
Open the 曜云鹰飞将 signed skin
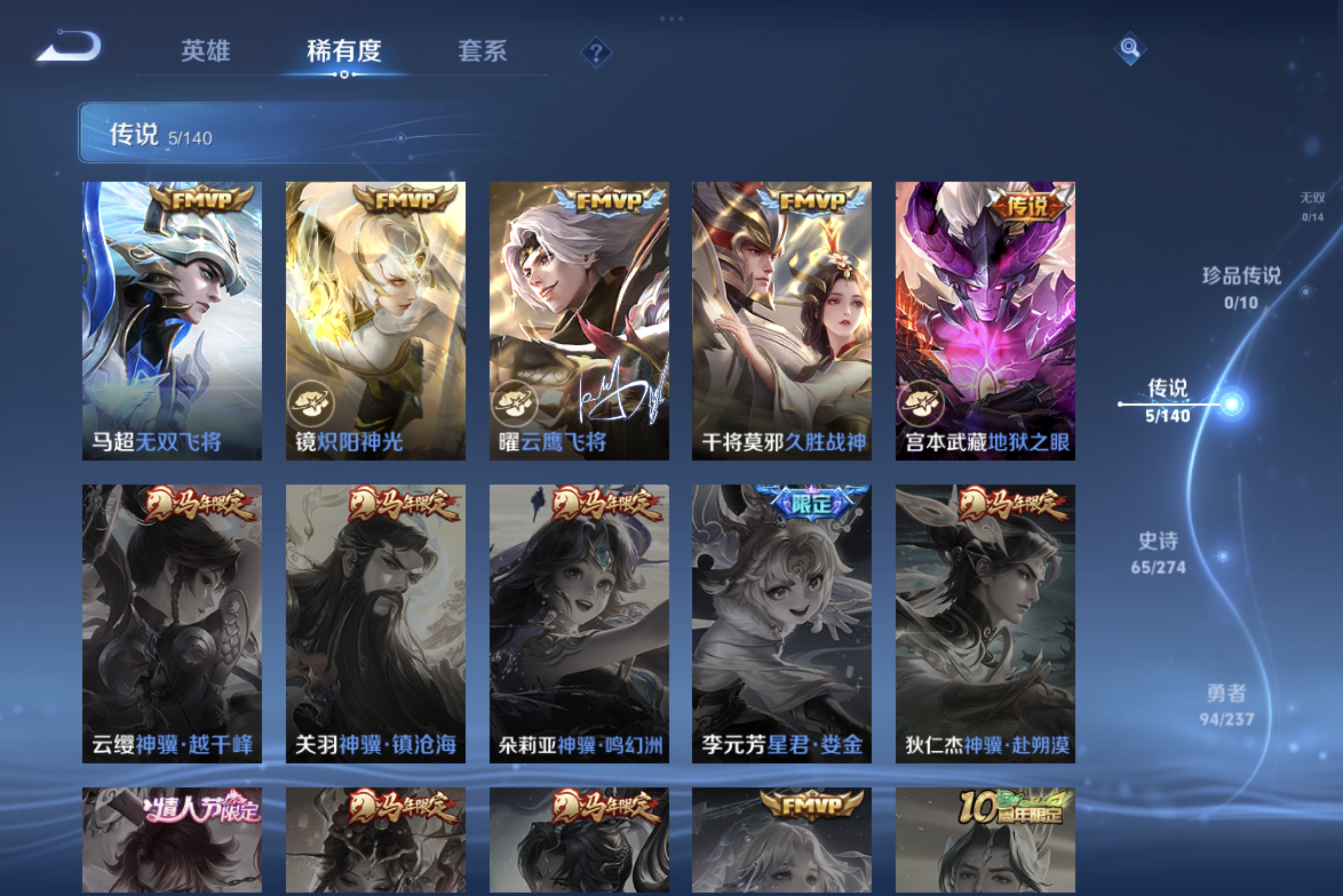[x=577, y=320]
